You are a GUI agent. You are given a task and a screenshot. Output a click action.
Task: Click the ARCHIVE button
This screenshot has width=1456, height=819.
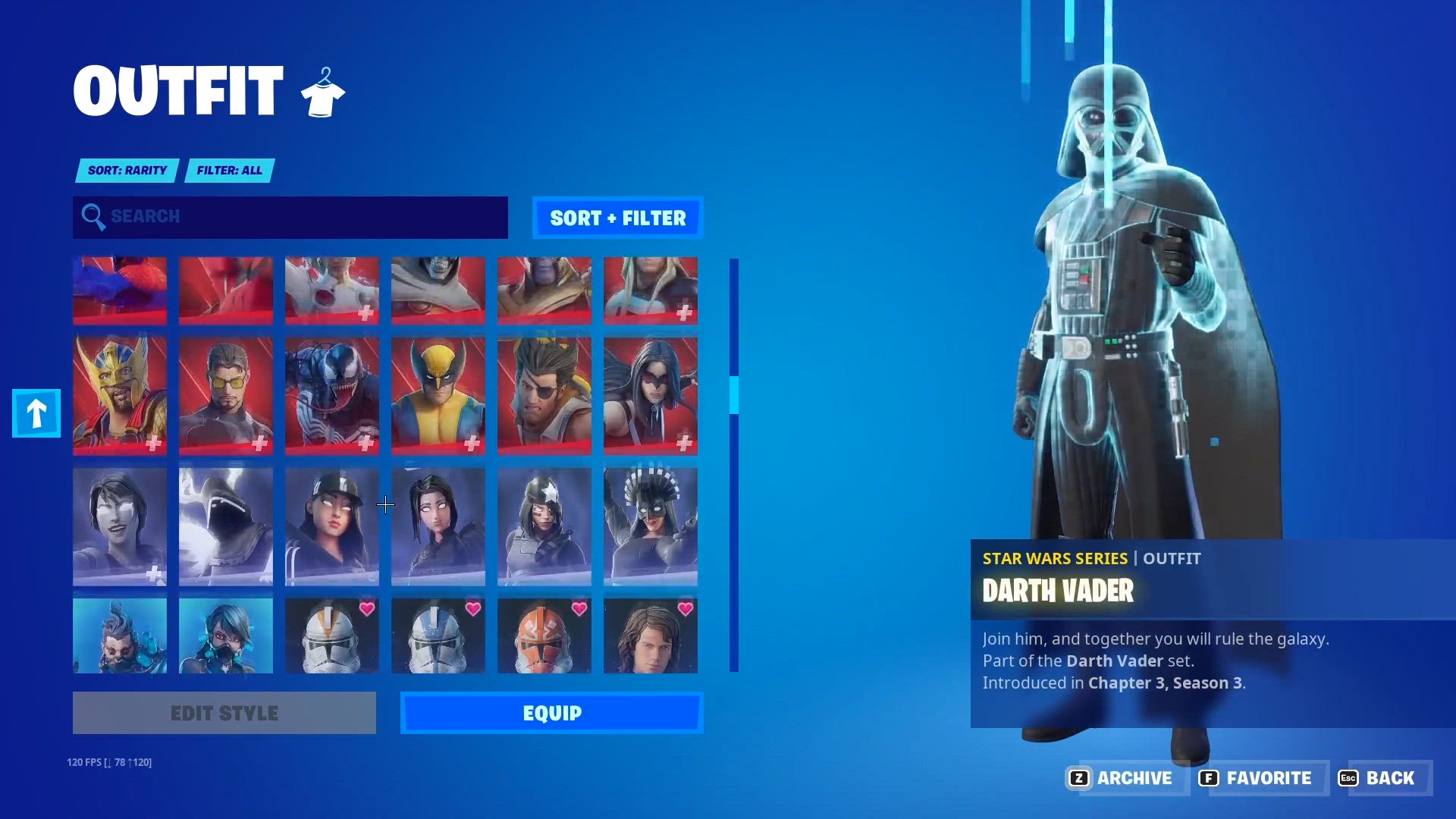tap(1134, 778)
